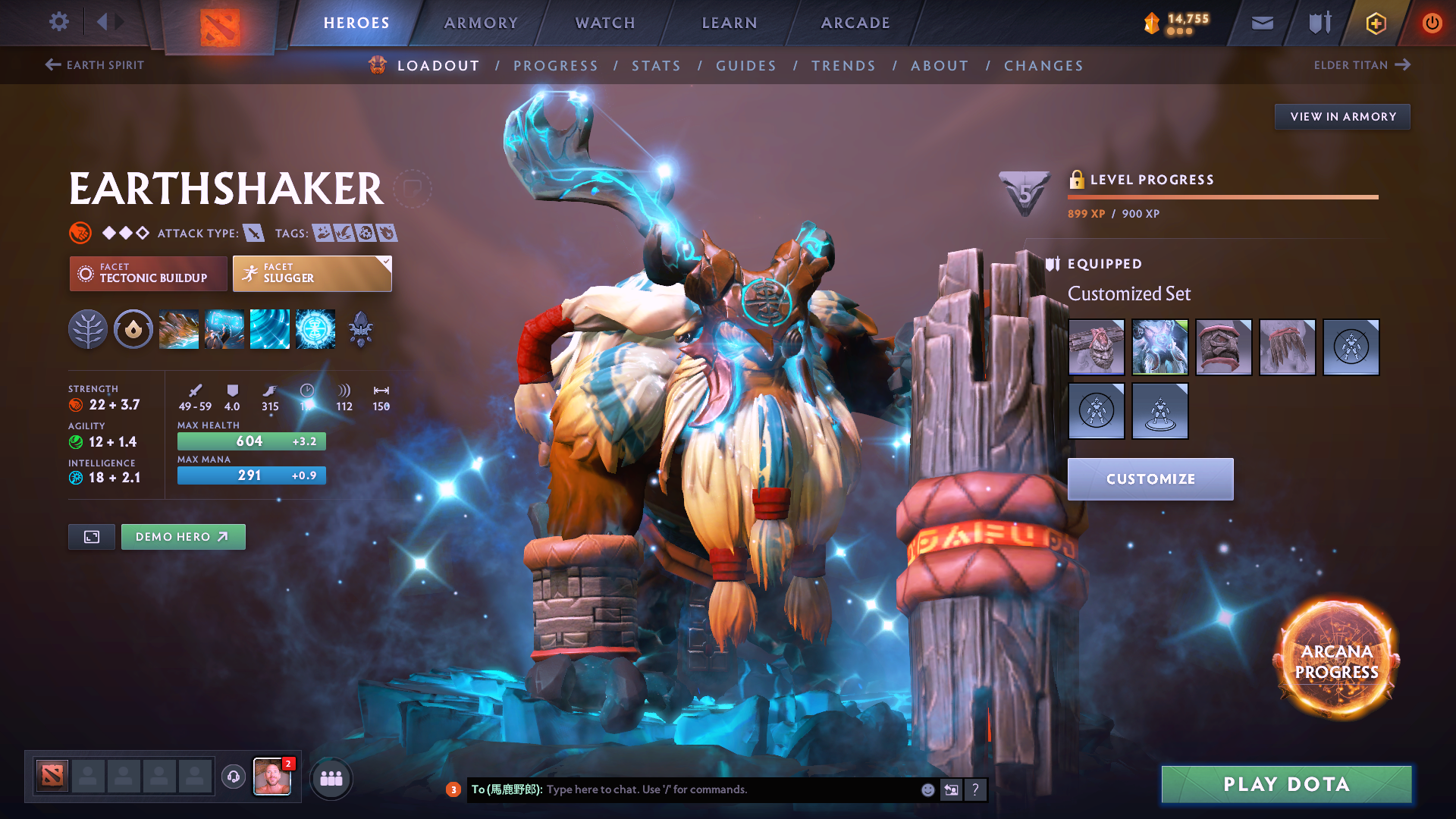View the Trends section
Image resolution: width=1456 pixels, height=819 pixels.
(x=843, y=66)
